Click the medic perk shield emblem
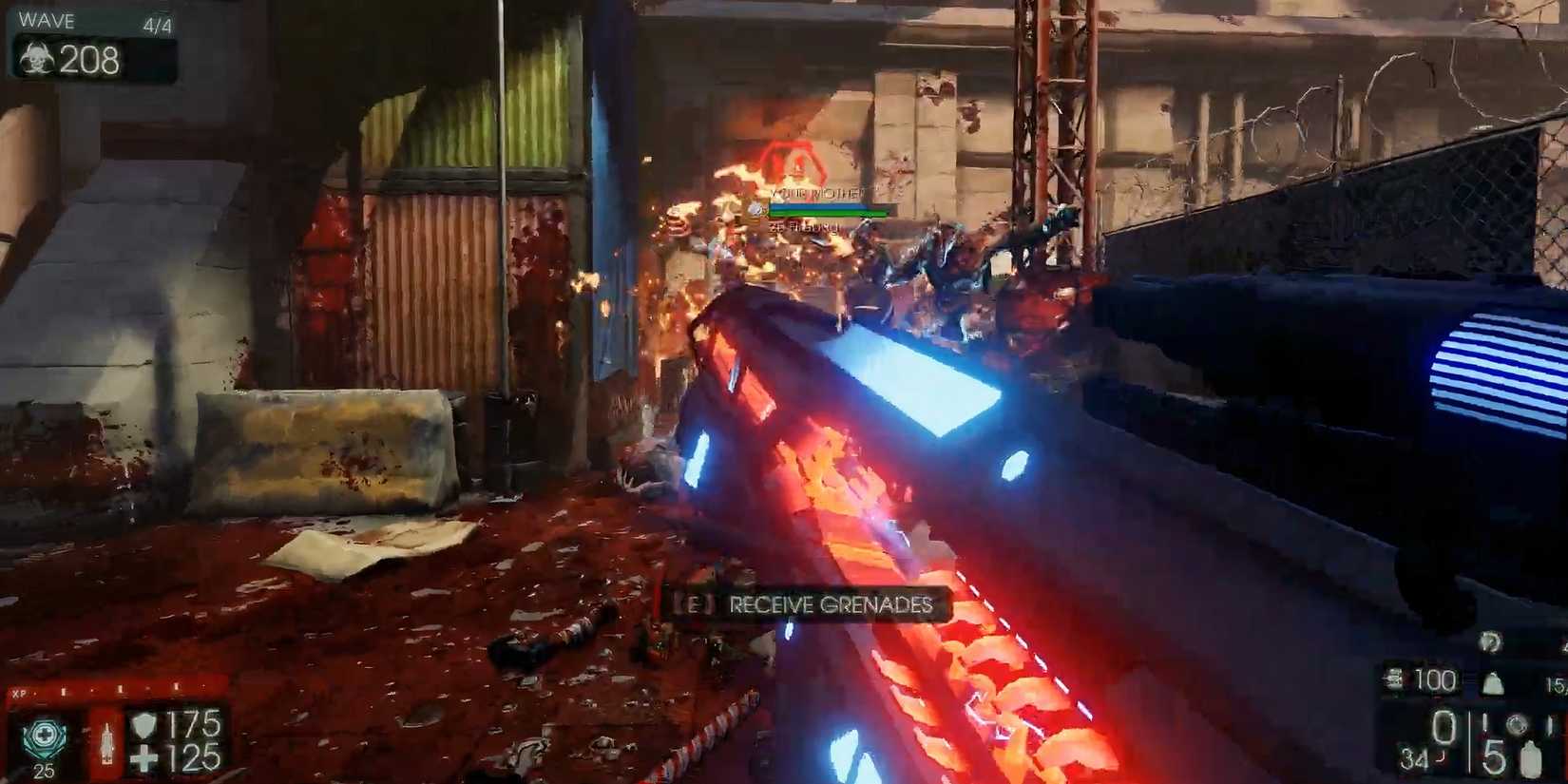Screen dimensions: 1568x784 click(45, 734)
